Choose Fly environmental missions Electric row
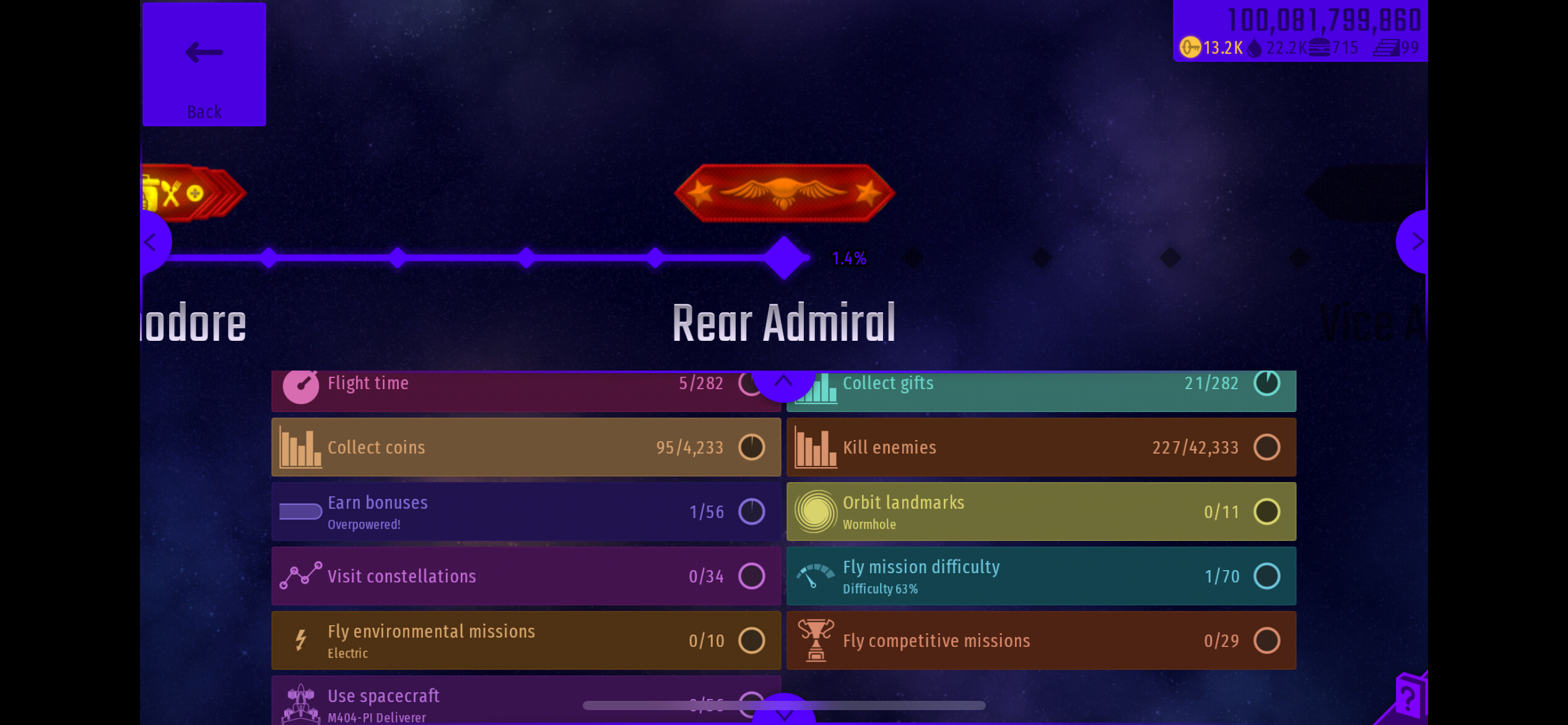 coord(525,641)
